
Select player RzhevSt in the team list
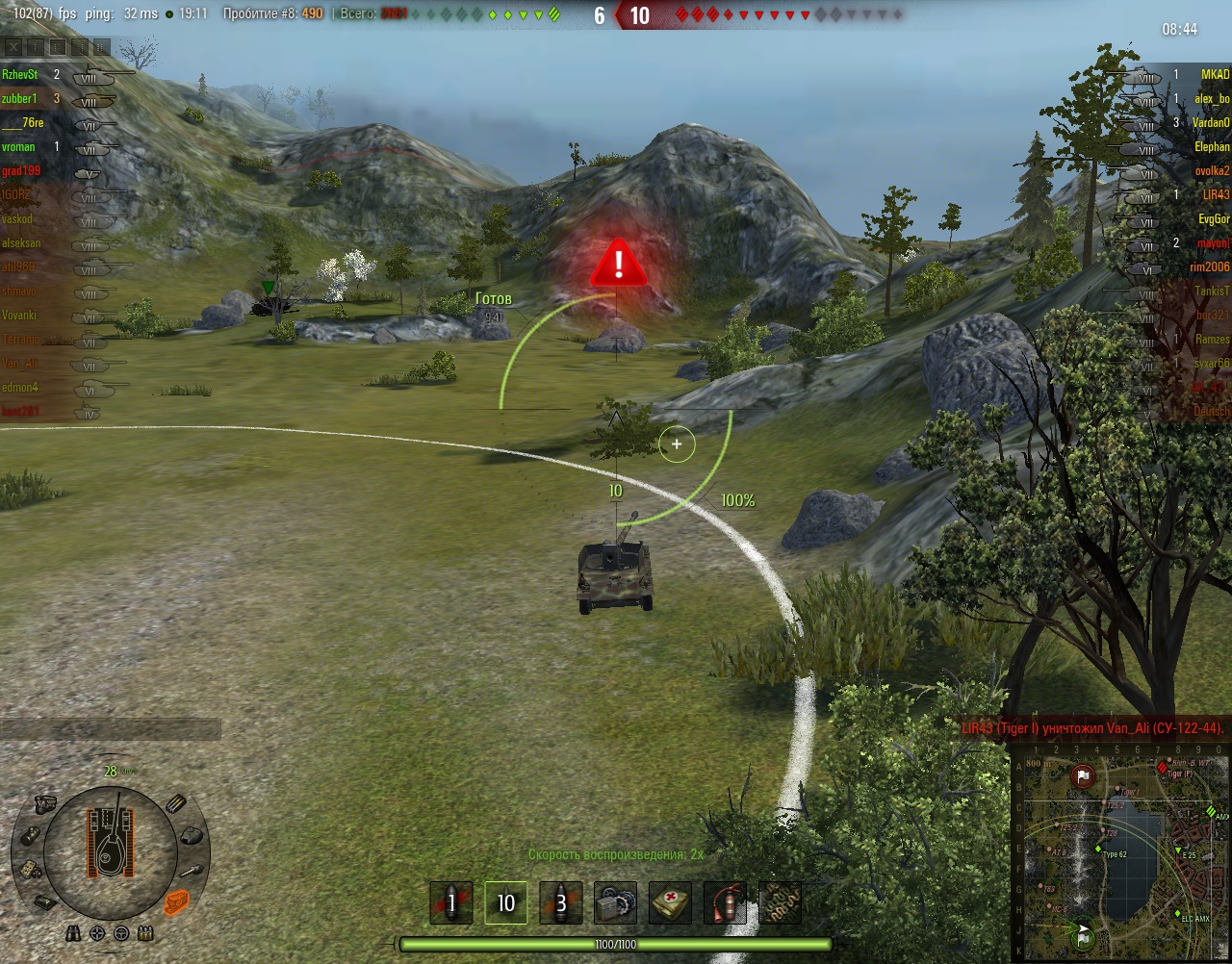click(x=20, y=74)
